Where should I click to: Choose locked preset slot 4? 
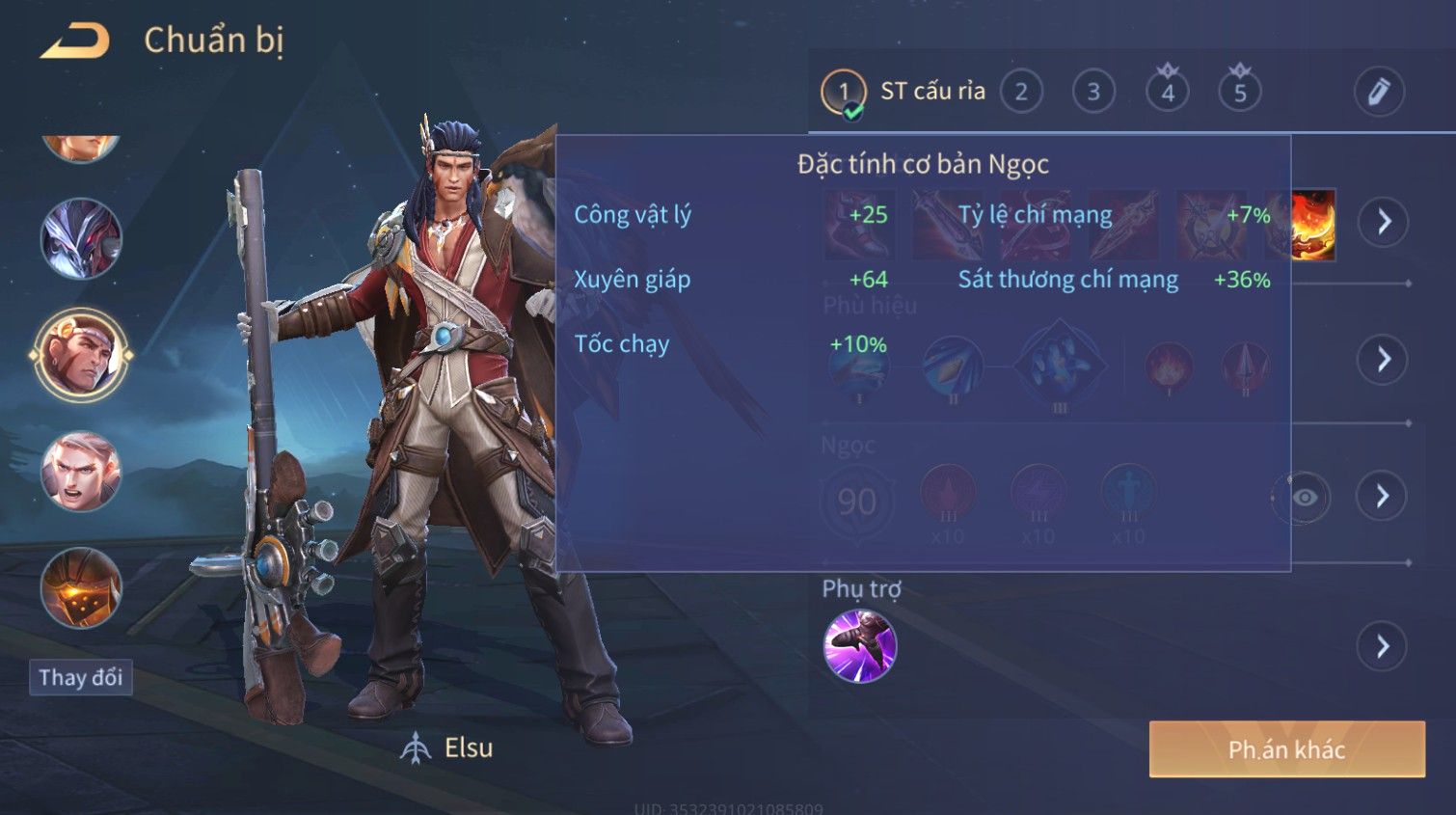(x=1167, y=92)
